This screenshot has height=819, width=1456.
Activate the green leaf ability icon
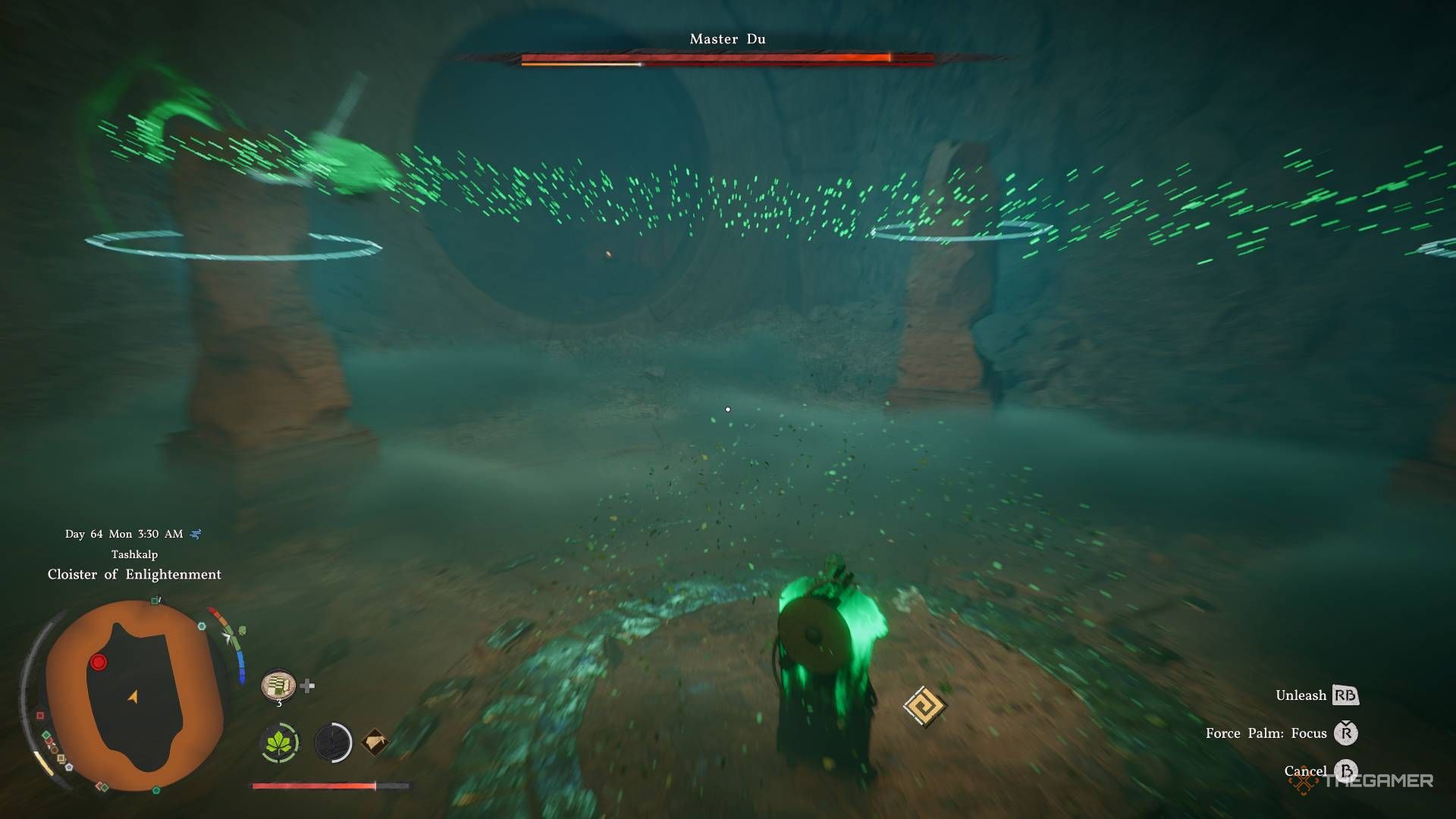280,742
